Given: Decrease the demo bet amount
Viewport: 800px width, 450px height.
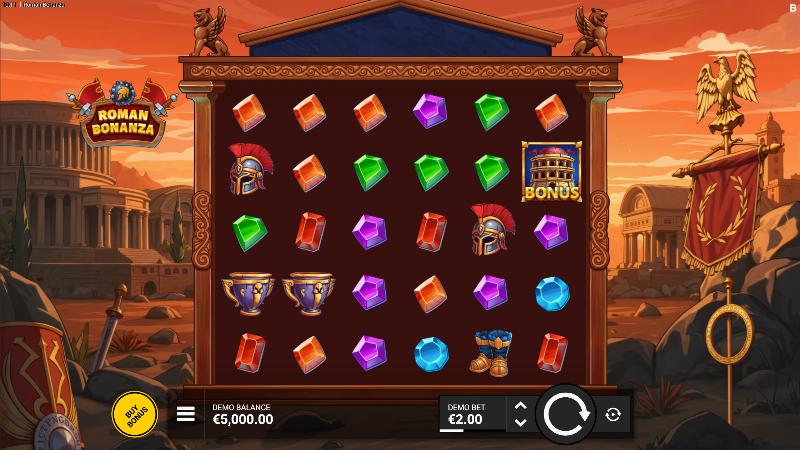Looking at the screenshot, I should [519, 422].
